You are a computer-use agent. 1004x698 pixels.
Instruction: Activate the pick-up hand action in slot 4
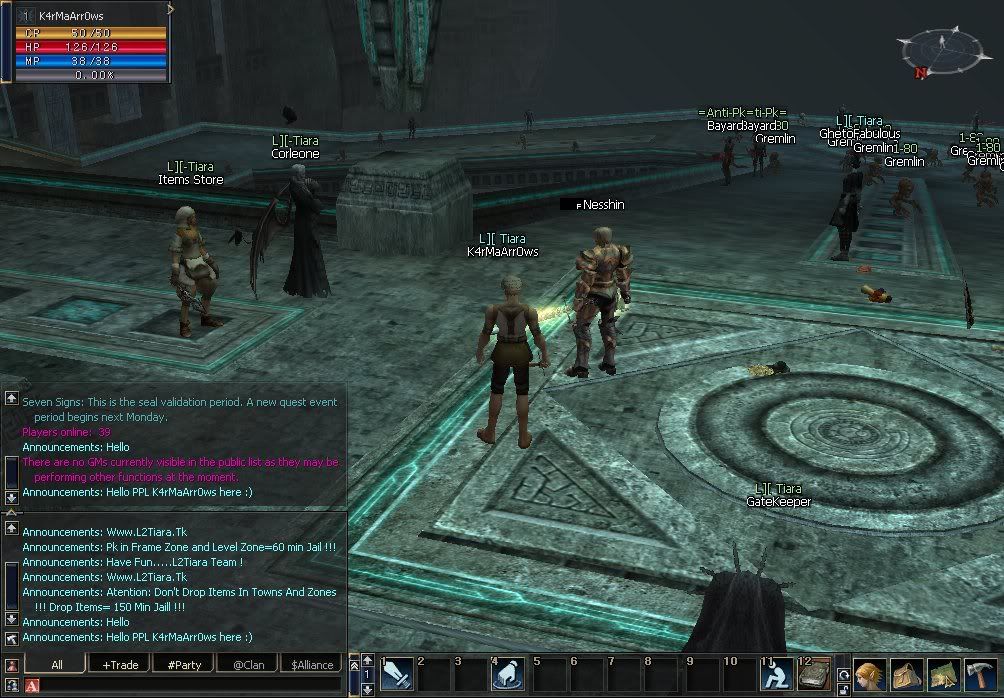pos(509,675)
